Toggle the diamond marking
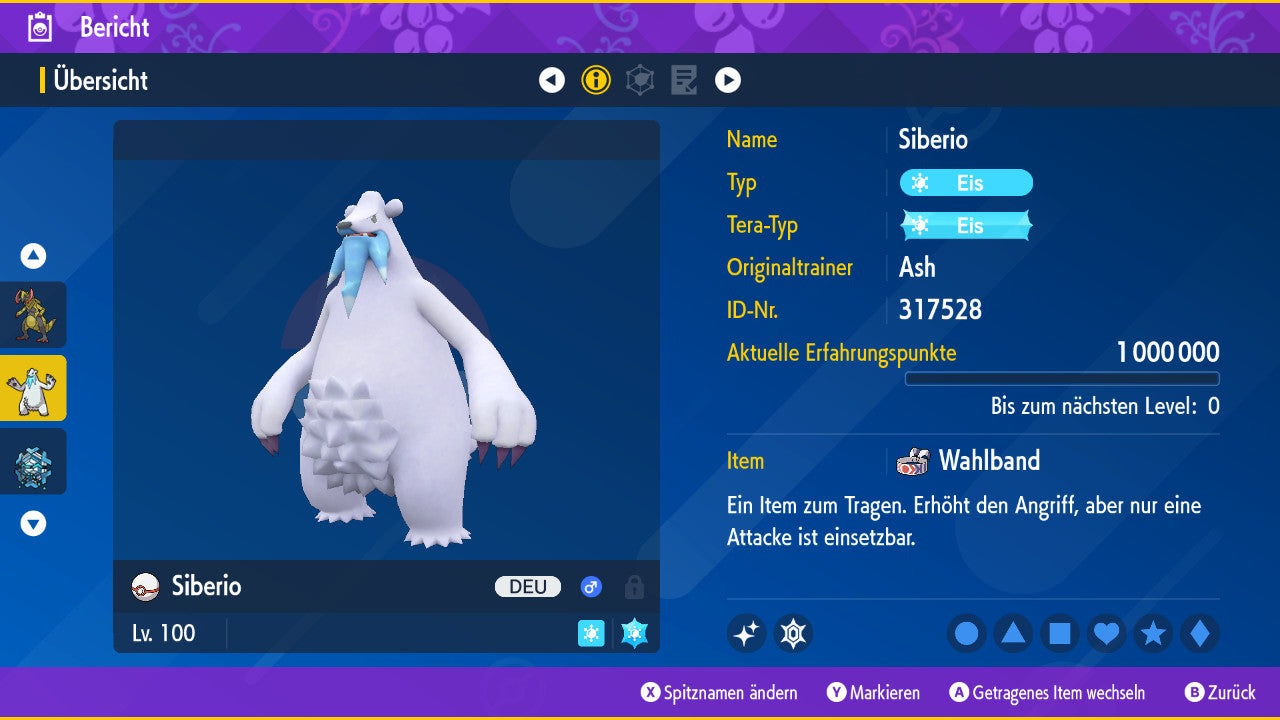This screenshot has width=1280, height=720. click(1200, 634)
